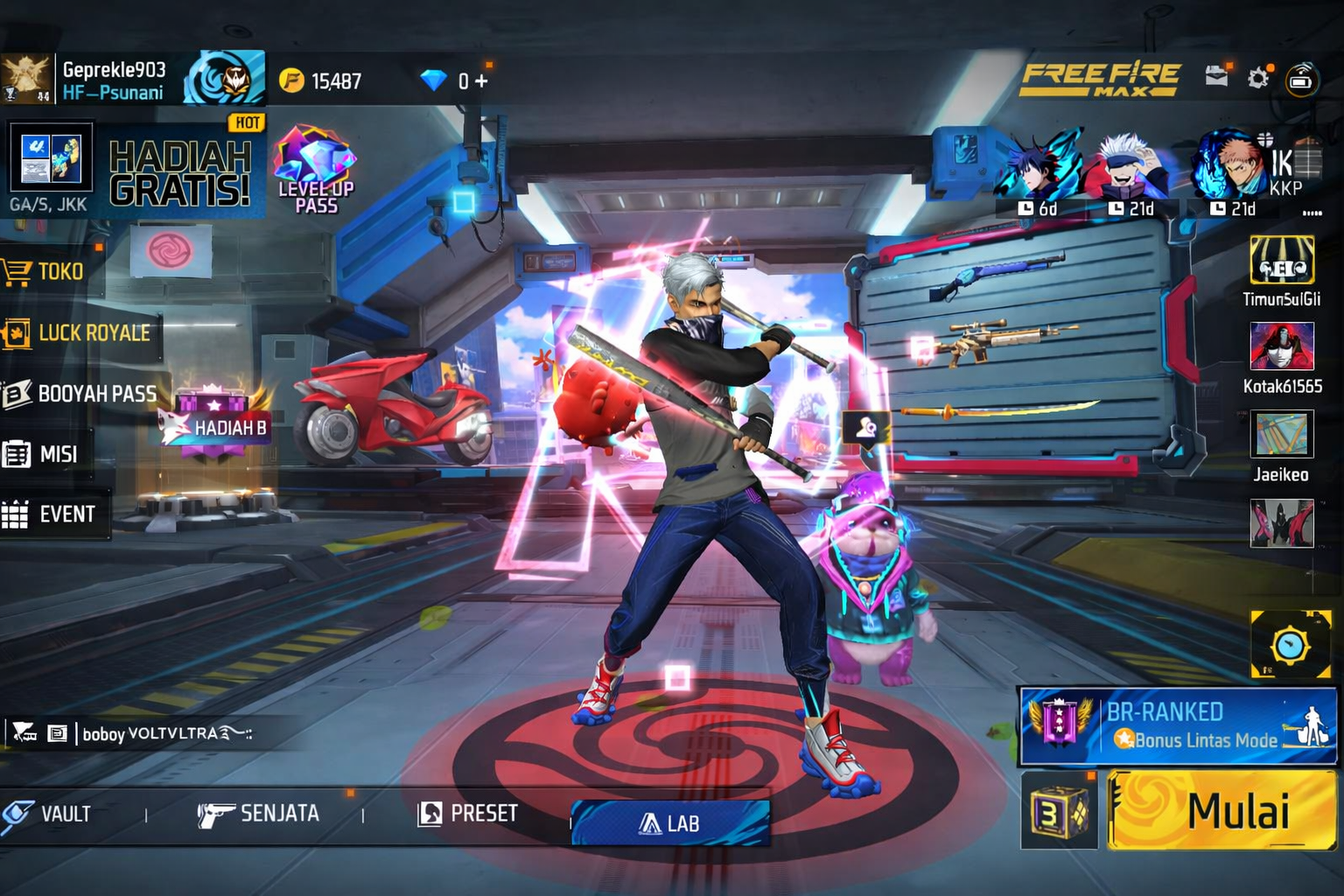Open the Lab tab
Viewport: 1344px width, 896px height.
[670, 823]
